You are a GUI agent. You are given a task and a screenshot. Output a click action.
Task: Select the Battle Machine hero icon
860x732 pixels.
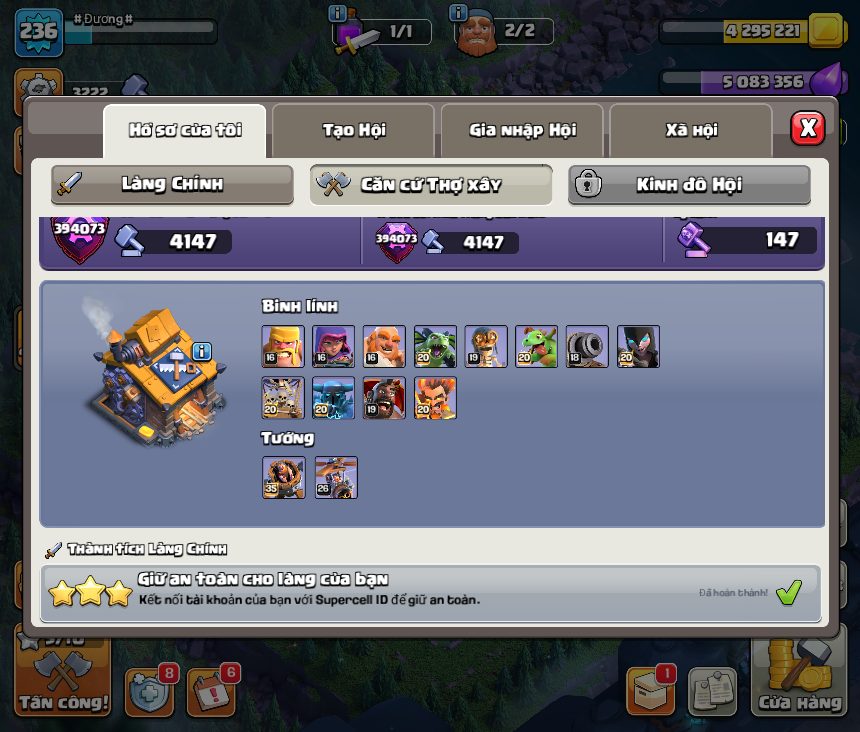283,477
